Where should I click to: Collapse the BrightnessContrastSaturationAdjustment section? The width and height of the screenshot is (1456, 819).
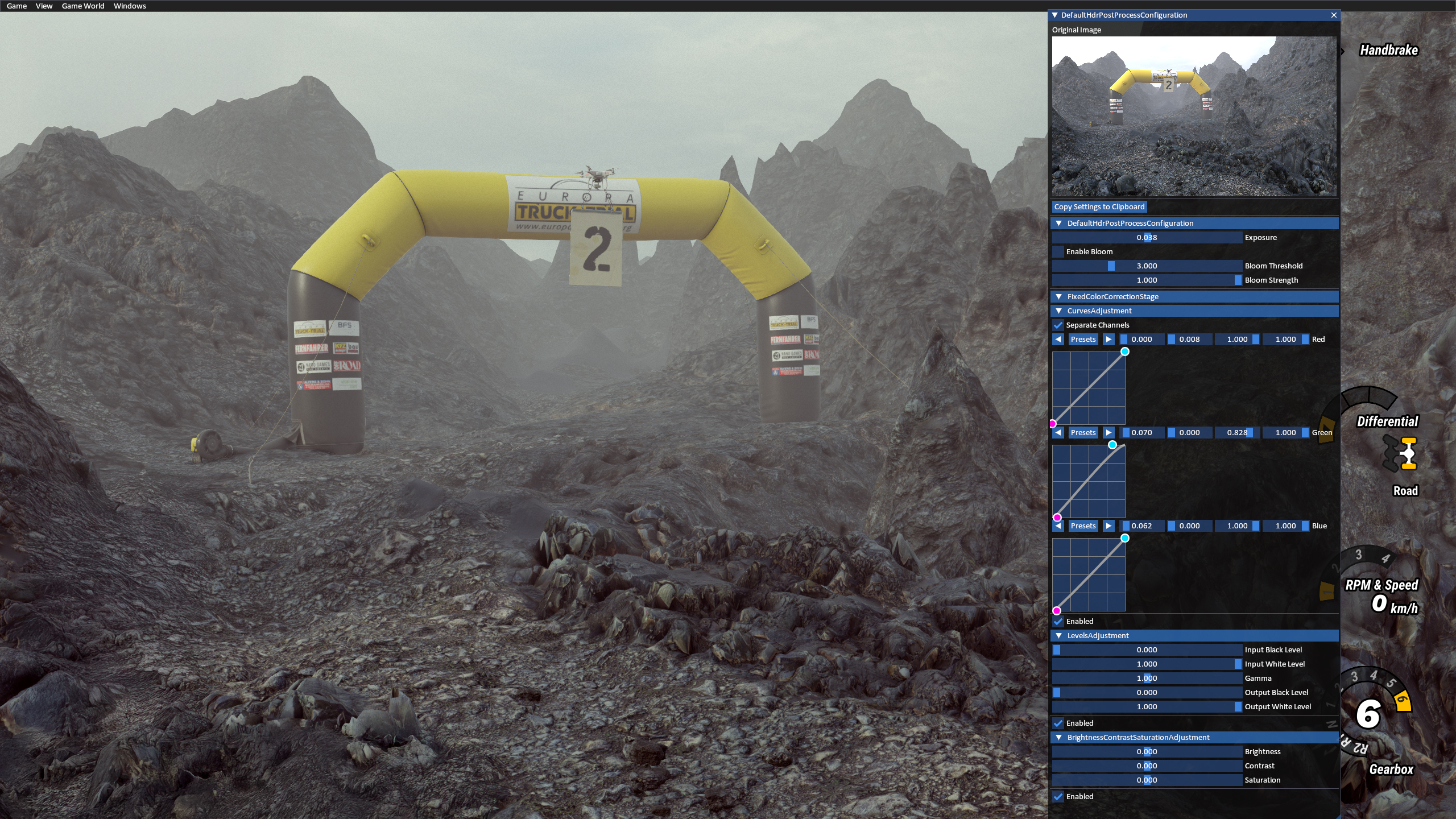[x=1059, y=737]
